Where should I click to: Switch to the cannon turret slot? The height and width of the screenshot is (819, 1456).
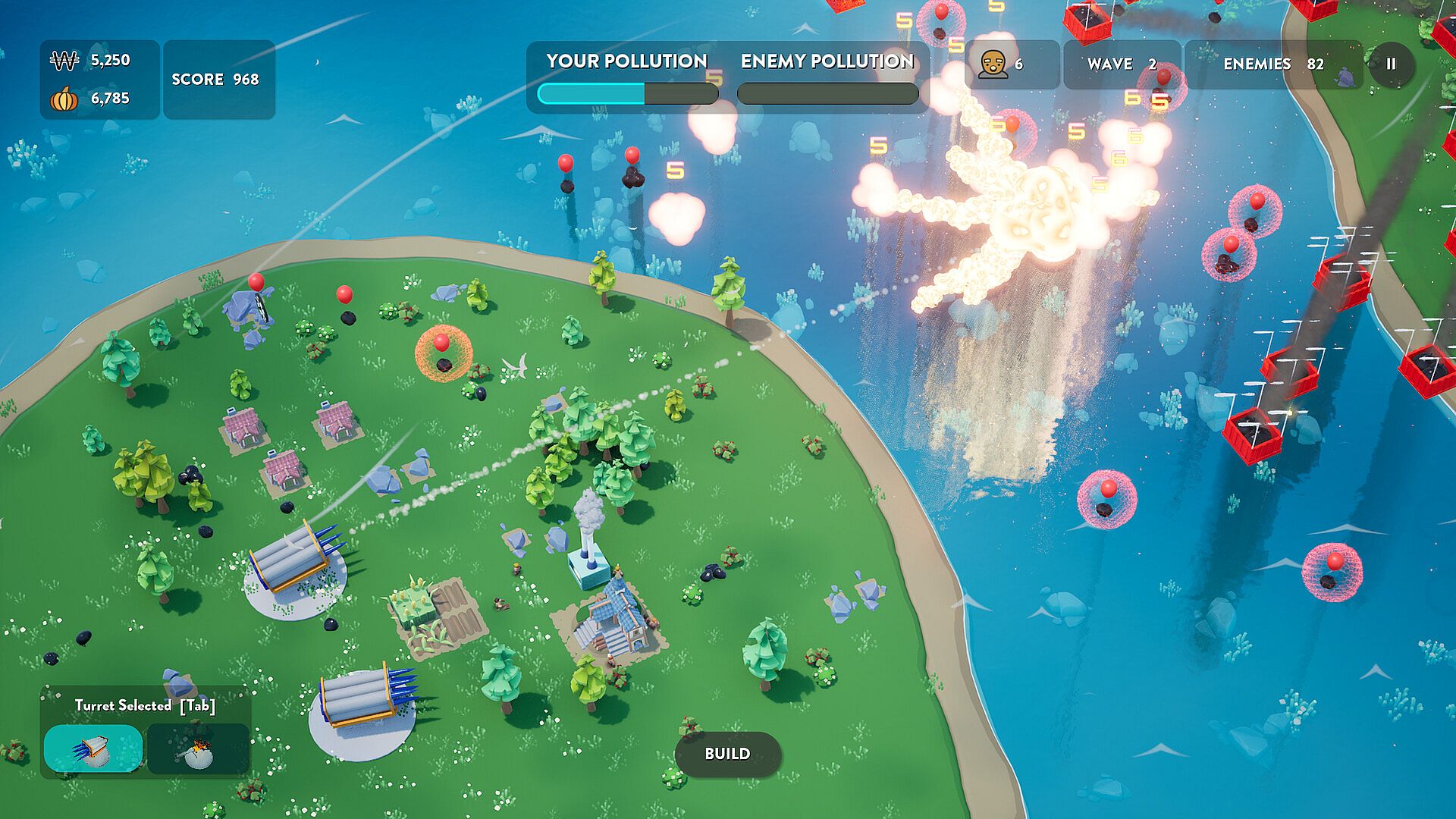coord(198,748)
